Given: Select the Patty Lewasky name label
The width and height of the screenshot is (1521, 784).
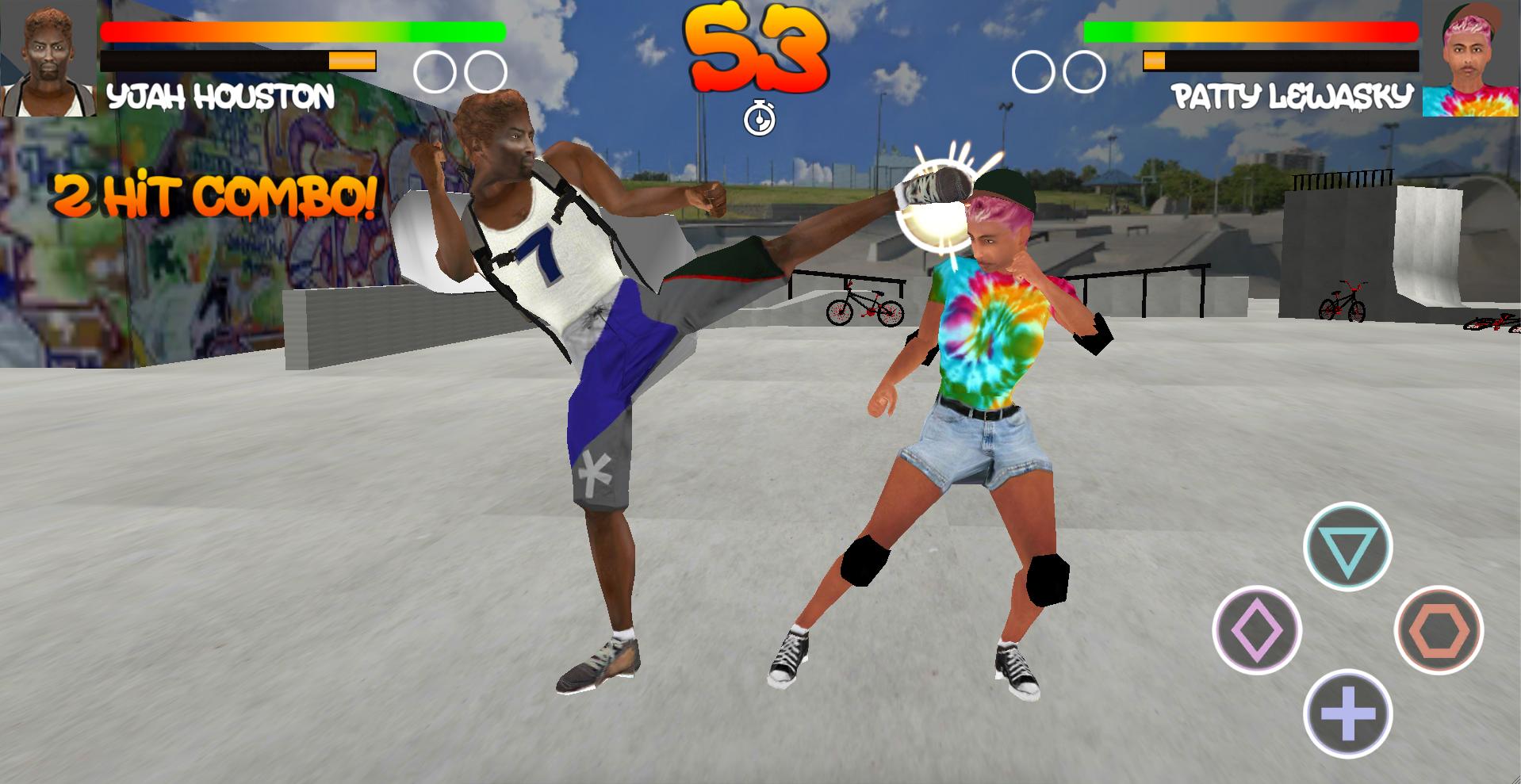Looking at the screenshot, I should [1293, 93].
